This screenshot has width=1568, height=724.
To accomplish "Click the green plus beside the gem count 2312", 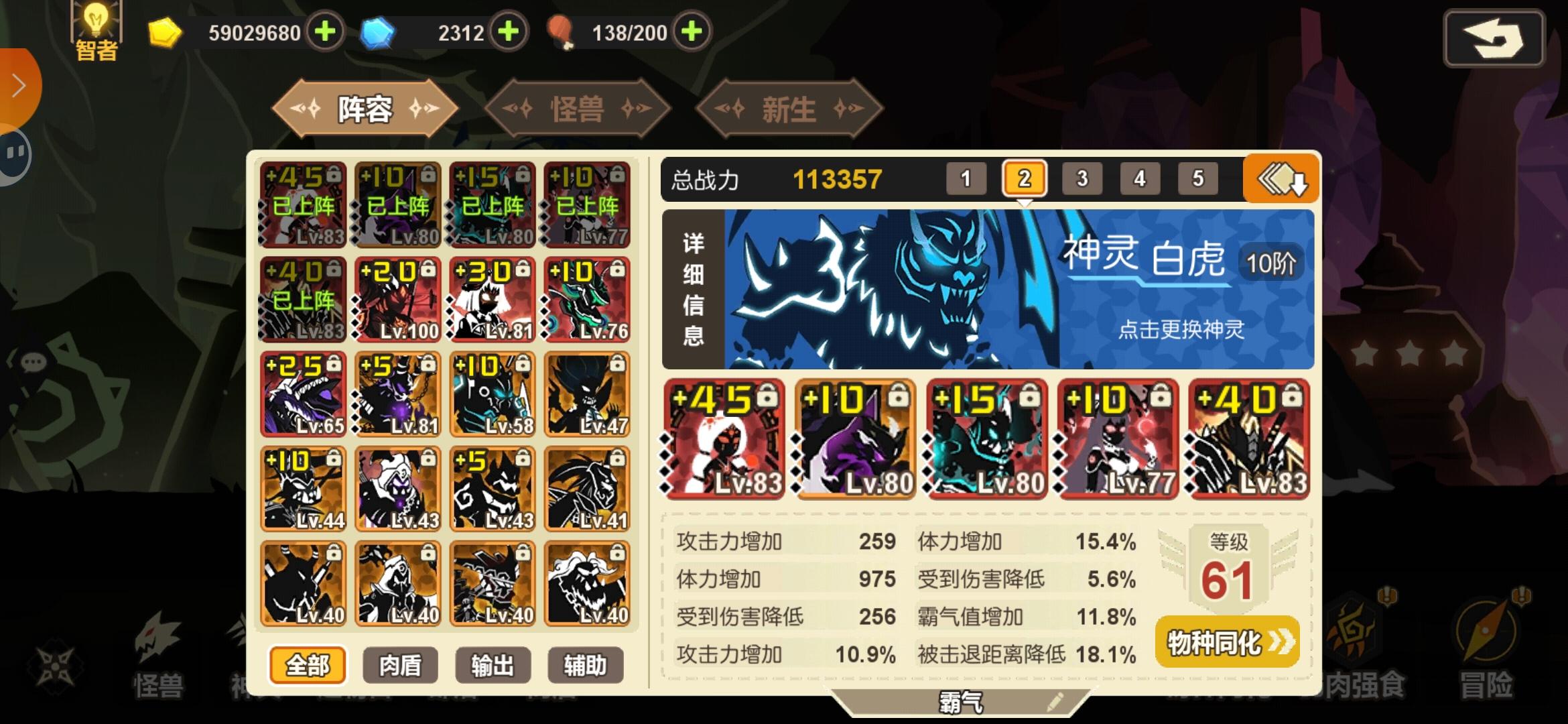I will (x=508, y=31).
